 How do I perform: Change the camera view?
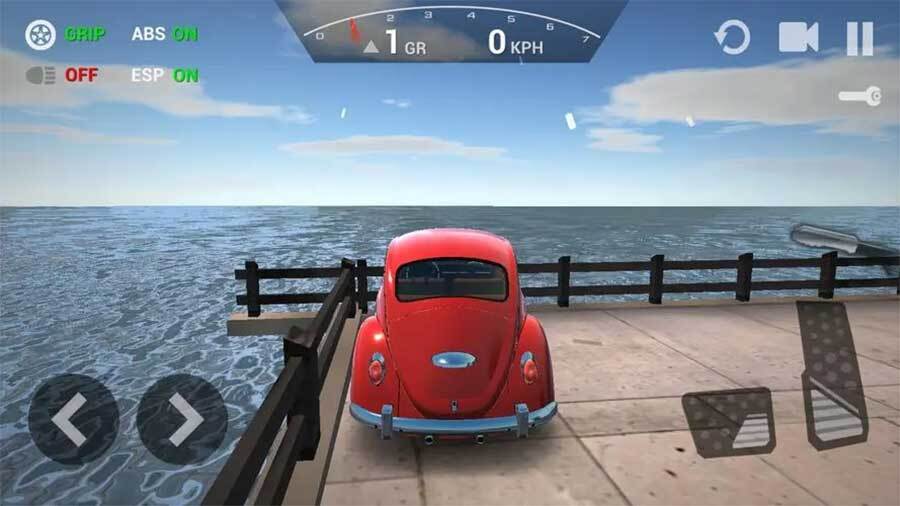point(798,38)
